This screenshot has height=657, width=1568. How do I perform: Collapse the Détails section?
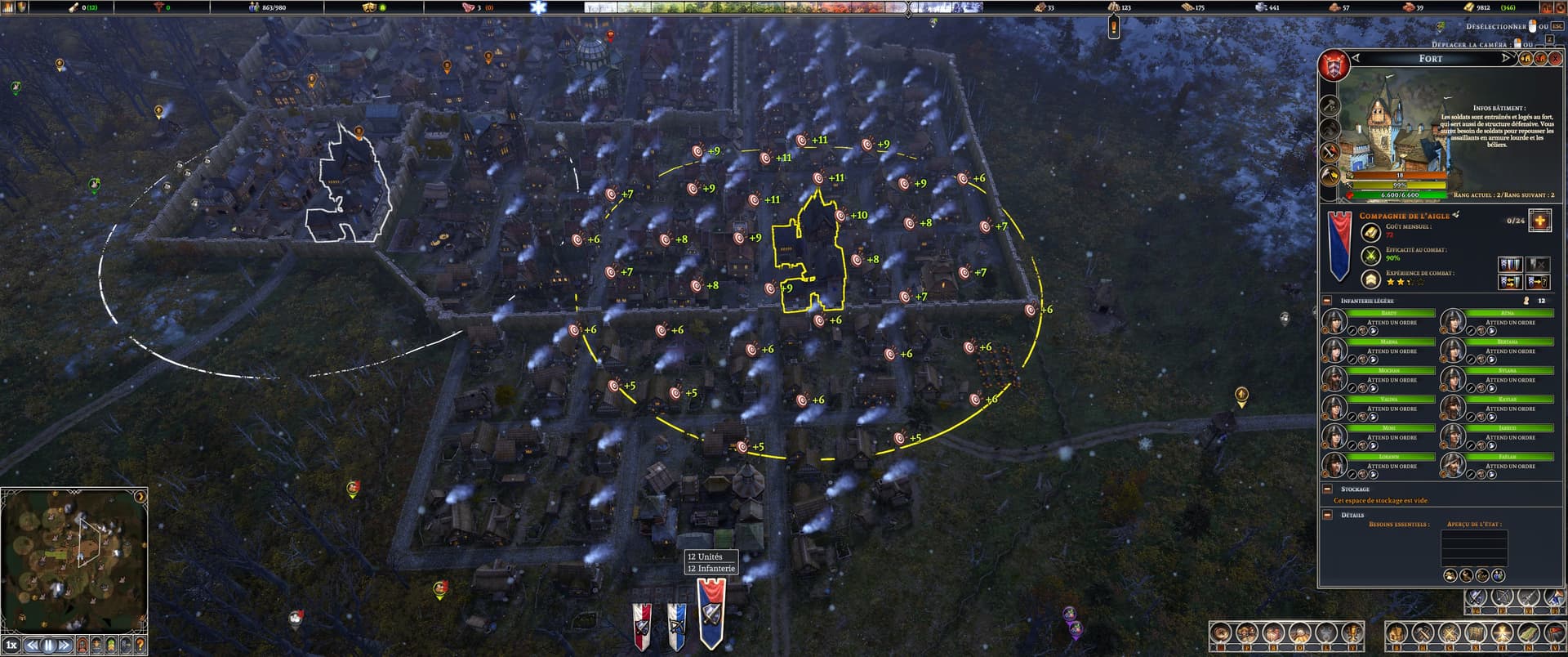coord(1328,515)
